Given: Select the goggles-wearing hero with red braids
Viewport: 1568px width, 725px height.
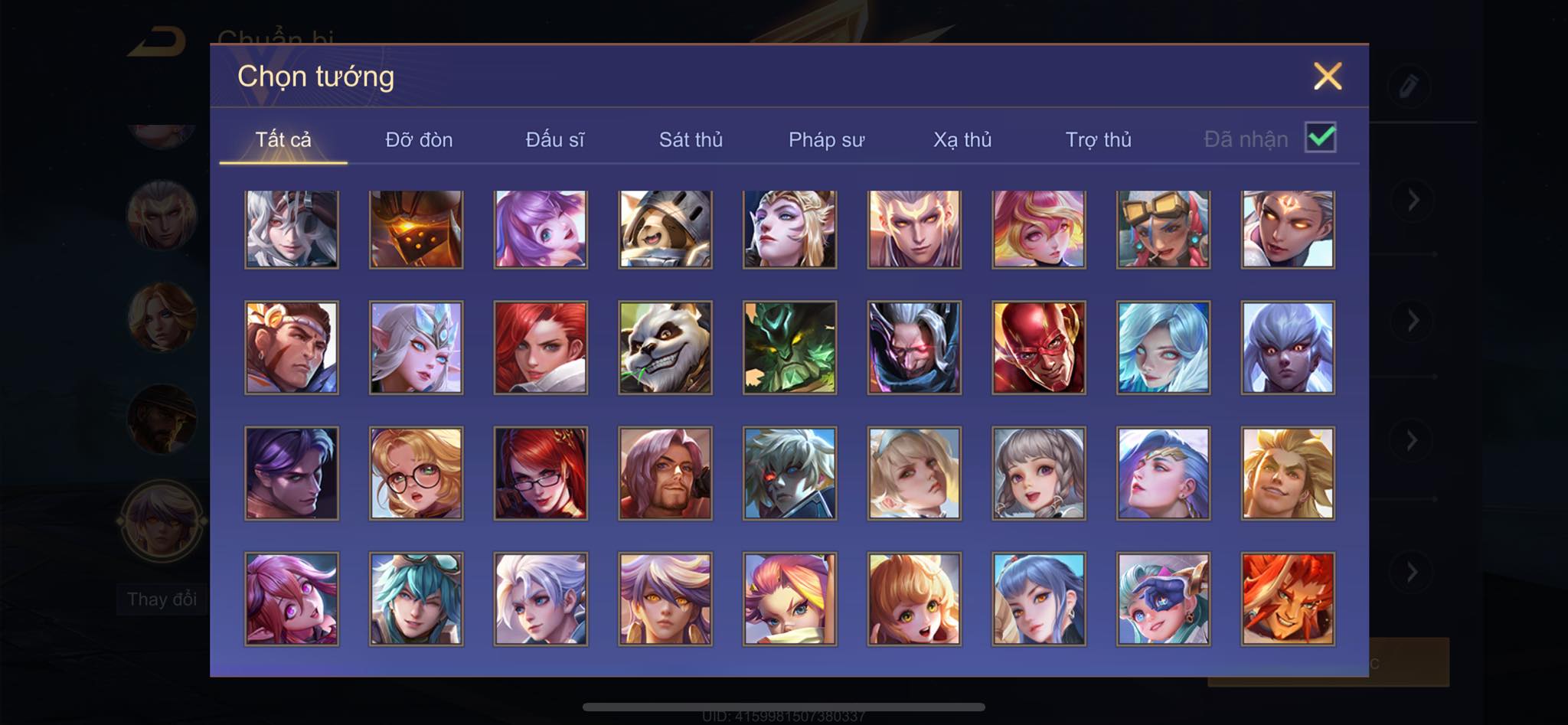Looking at the screenshot, I should (1163, 229).
